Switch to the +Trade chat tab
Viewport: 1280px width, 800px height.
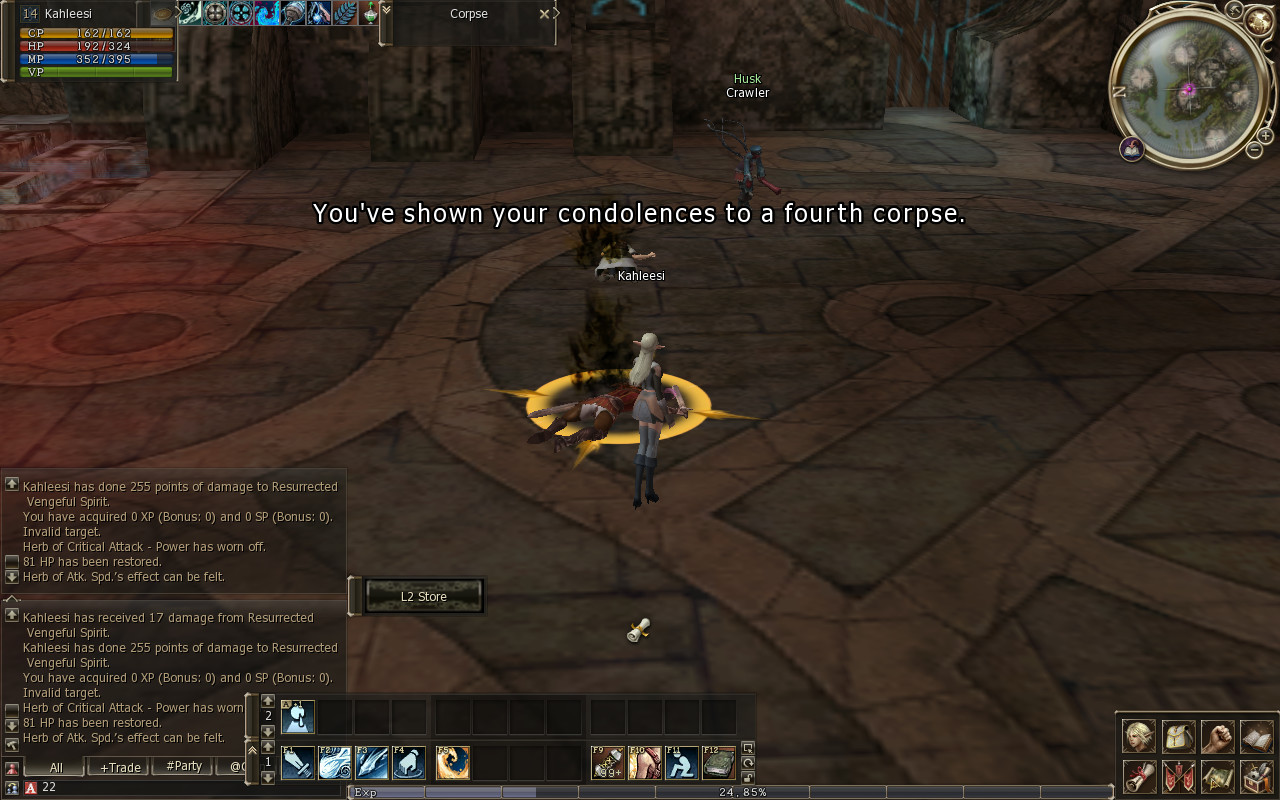120,767
